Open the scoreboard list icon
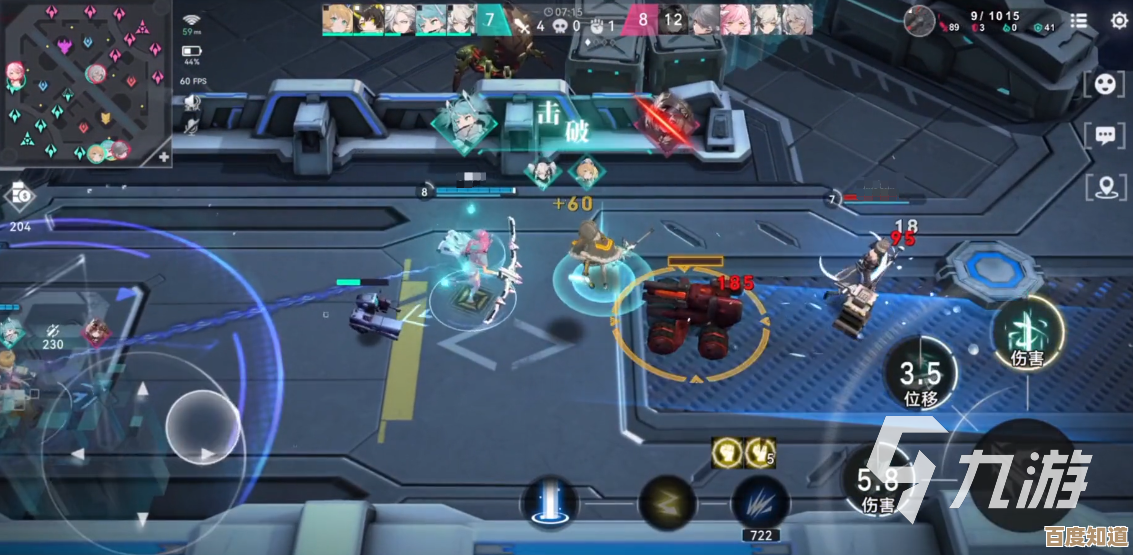The height and width of the screenshot is (555, 1133). pyautogui.click(x=1079, y=20)
